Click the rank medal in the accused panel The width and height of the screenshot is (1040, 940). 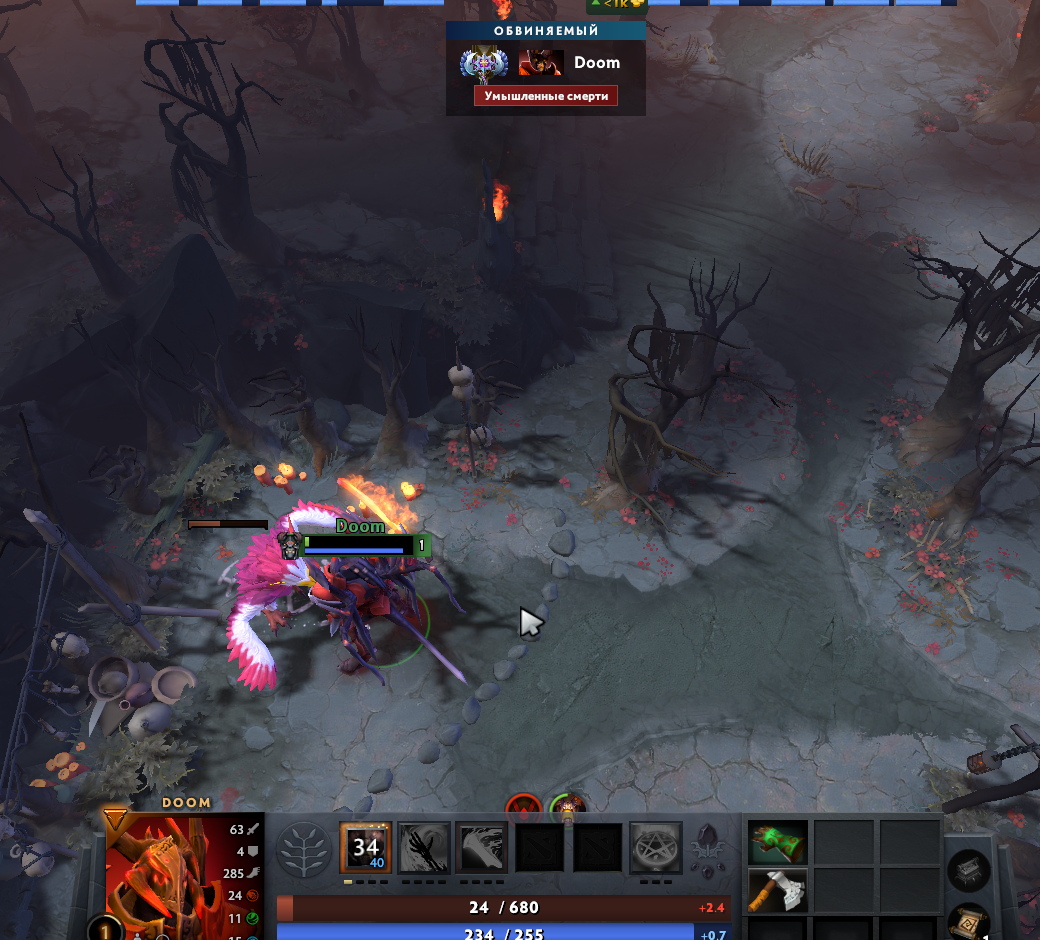477,63
